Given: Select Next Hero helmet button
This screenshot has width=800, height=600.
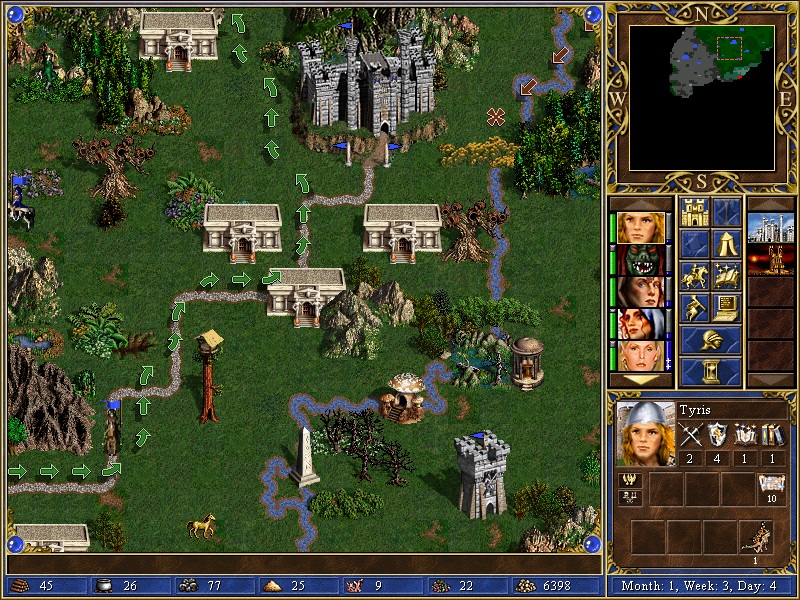Looking at the screenshot, I should point(710,340).
